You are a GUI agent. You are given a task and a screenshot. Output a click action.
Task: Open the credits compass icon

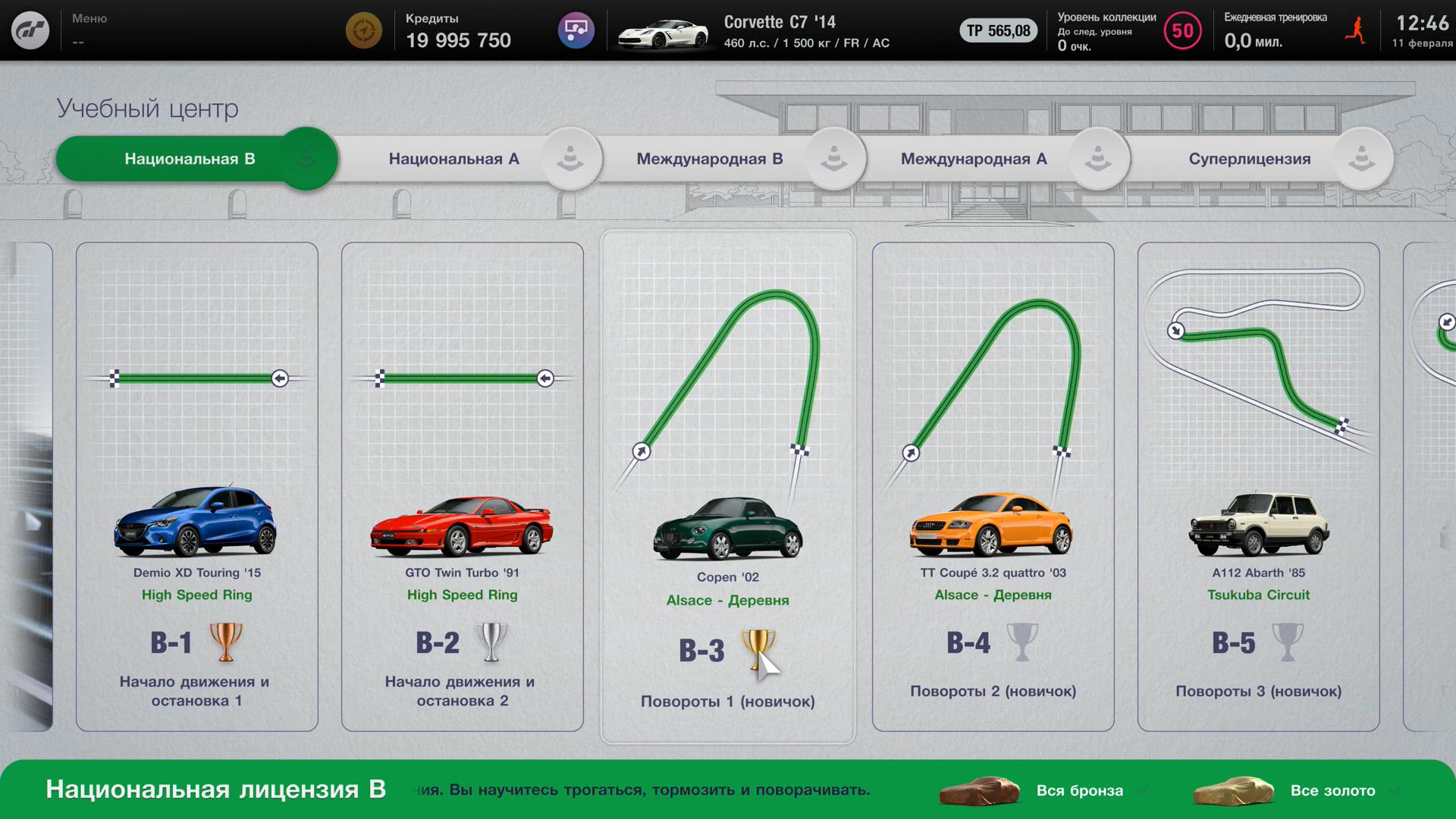[x=364, y=30]
